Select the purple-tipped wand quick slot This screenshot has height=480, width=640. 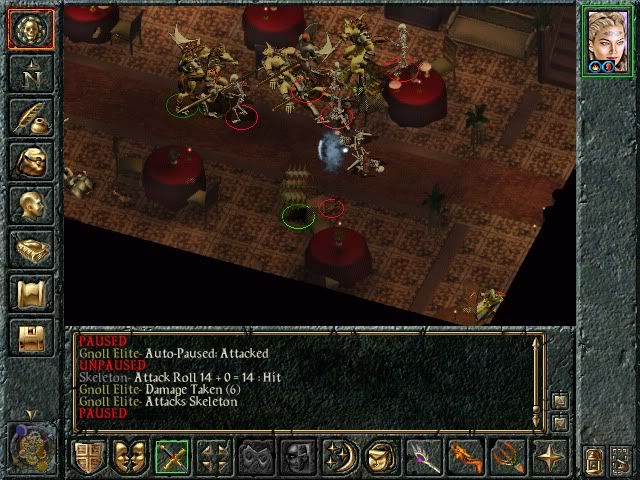pos(423,457)
